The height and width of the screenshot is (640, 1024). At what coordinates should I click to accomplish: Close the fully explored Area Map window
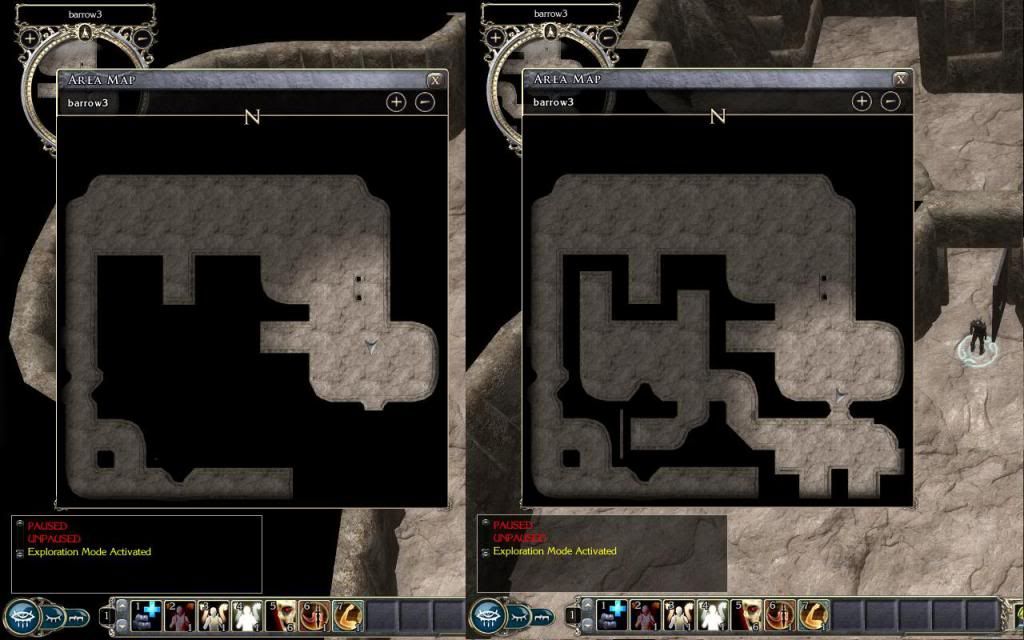click(901, 80)
